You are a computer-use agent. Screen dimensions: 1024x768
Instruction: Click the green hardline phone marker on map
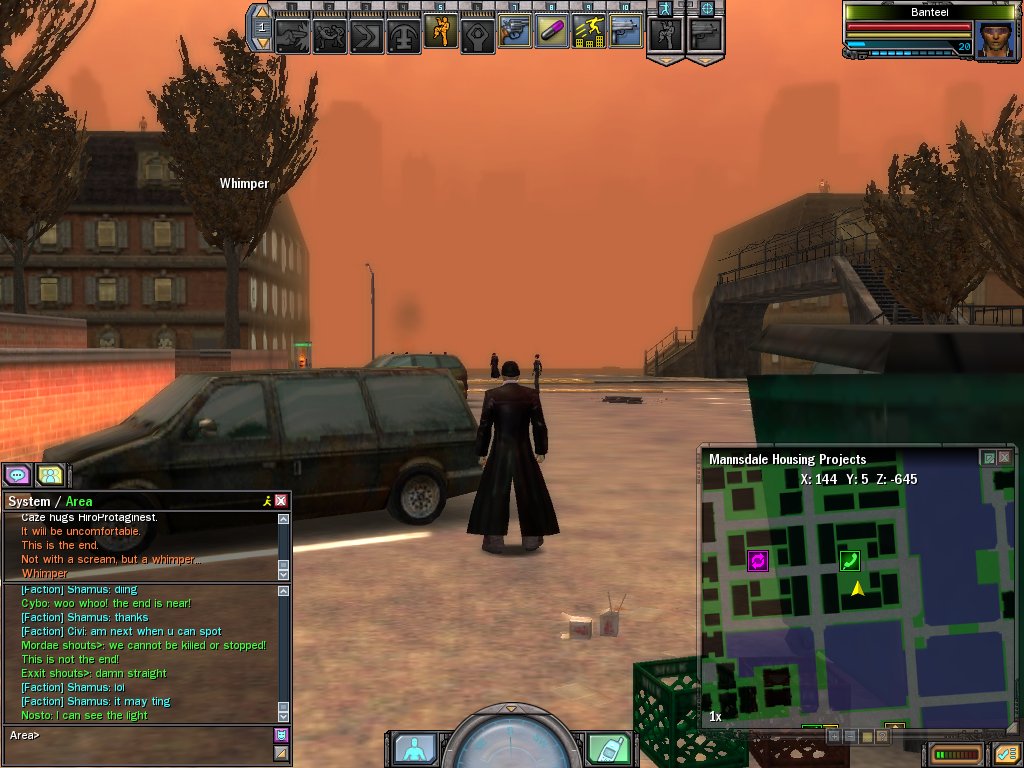tap(849, 561)
